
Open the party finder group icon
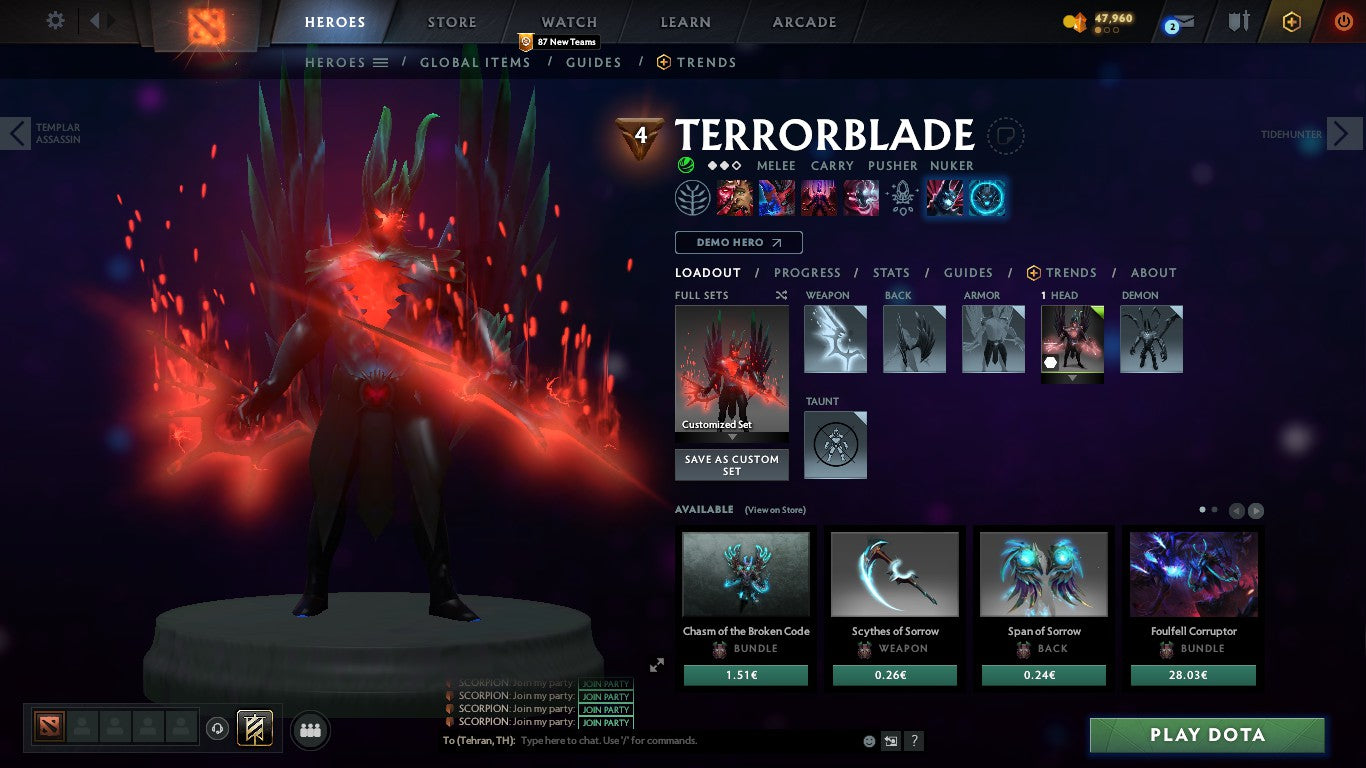pyautogui.click(x=310, y=730)
